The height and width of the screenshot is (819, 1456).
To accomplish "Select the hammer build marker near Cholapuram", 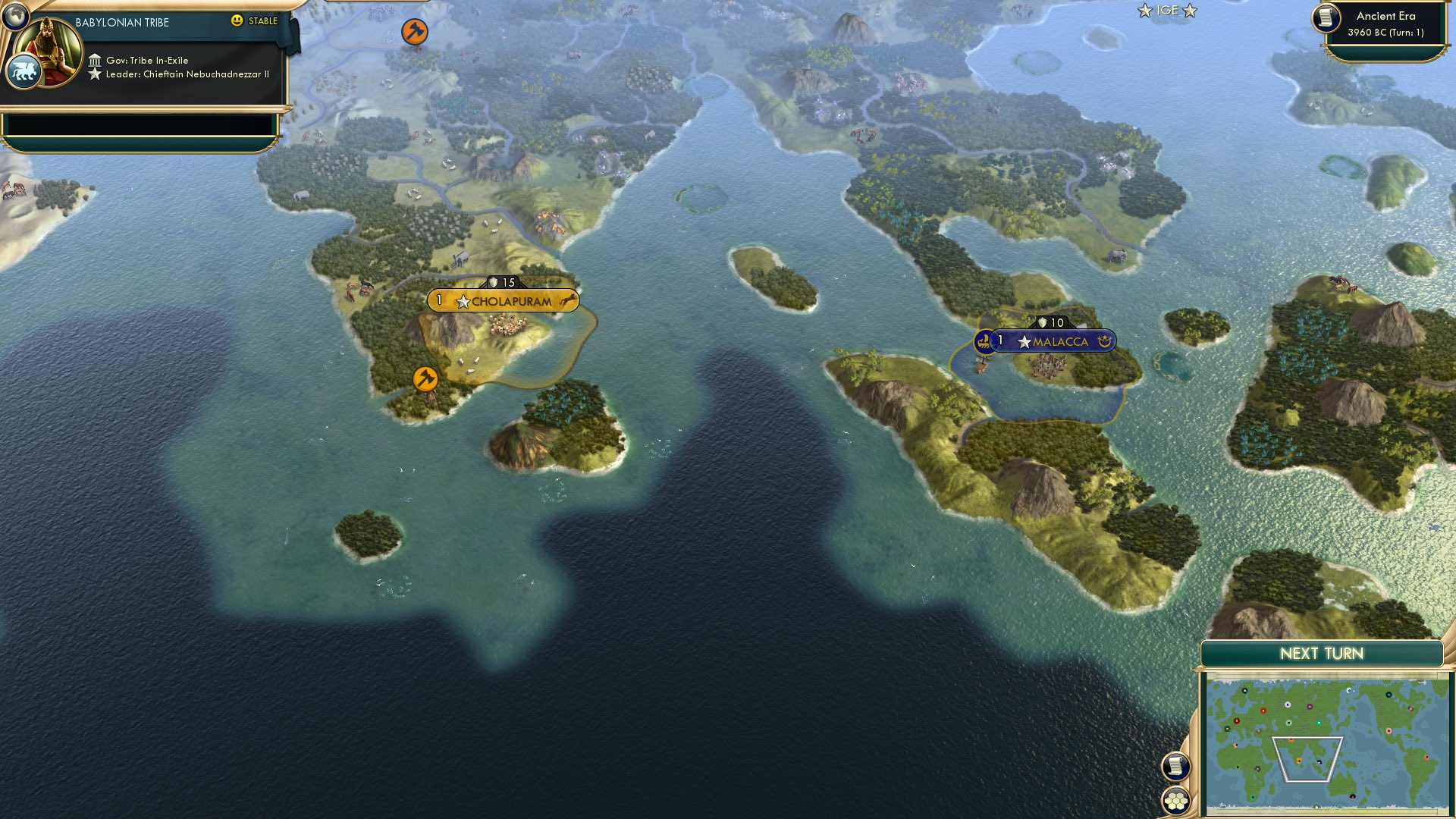I will tap(424, 378).
